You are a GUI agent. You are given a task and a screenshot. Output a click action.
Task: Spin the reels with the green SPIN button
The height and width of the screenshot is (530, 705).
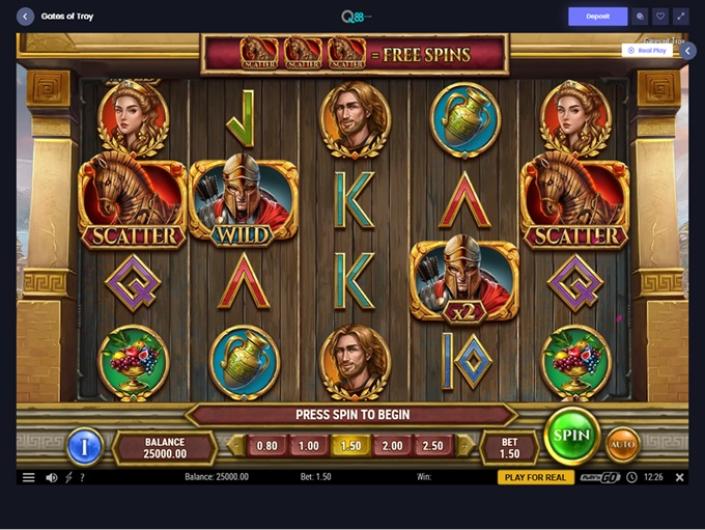point(571,436)
